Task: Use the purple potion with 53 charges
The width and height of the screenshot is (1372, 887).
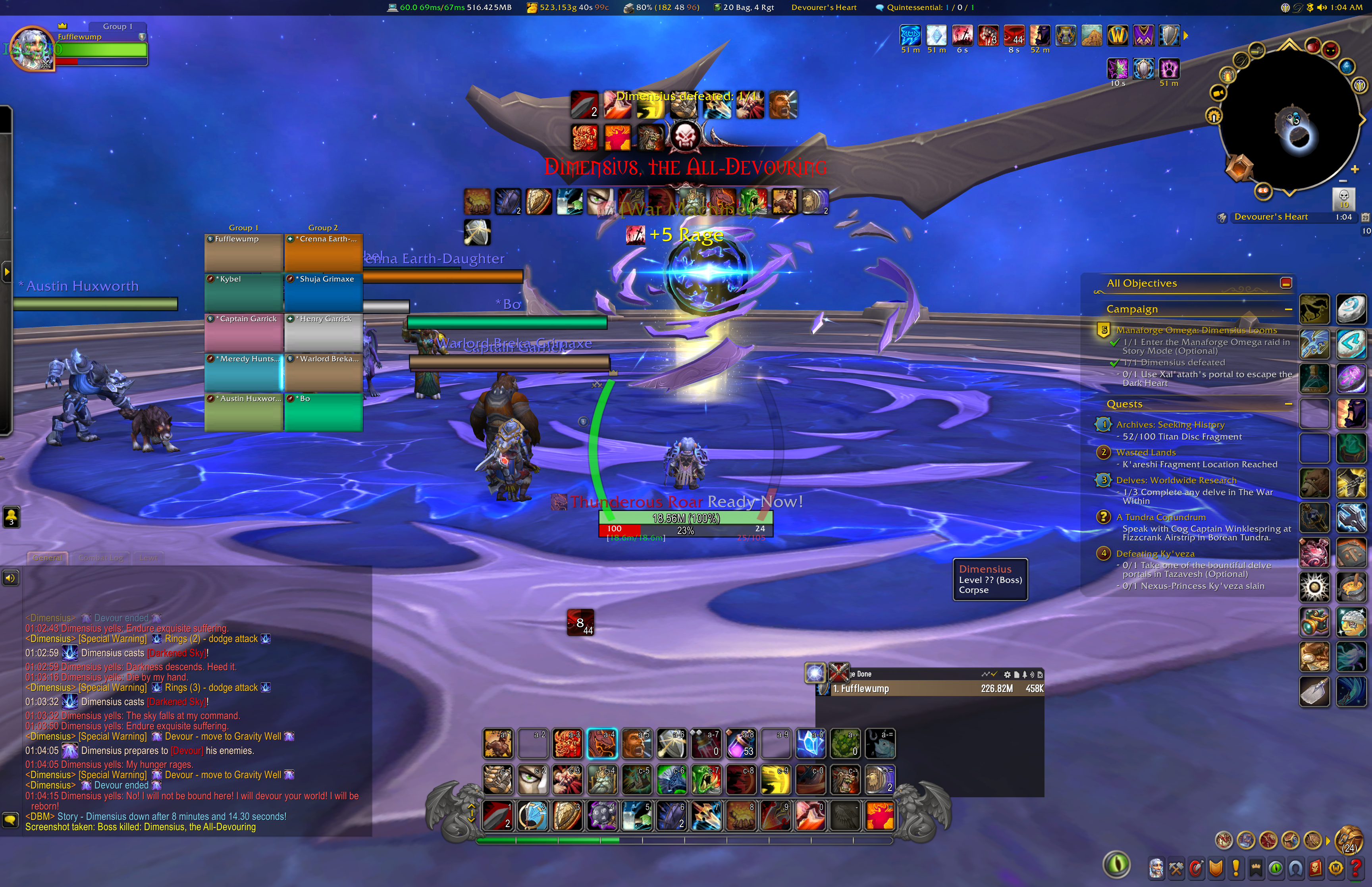Action: [741, 743]
